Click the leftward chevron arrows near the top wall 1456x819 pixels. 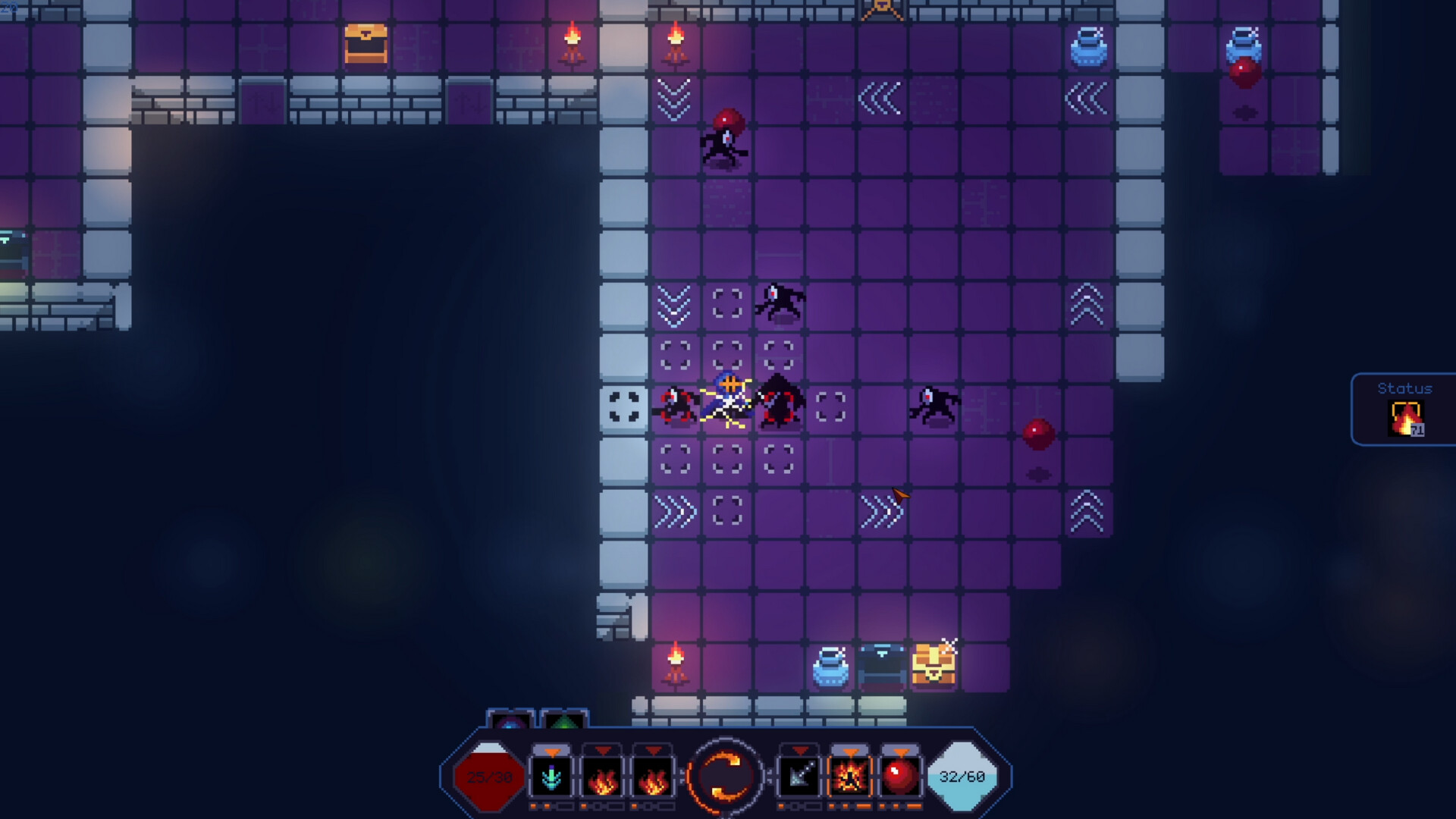click(882, 97)
